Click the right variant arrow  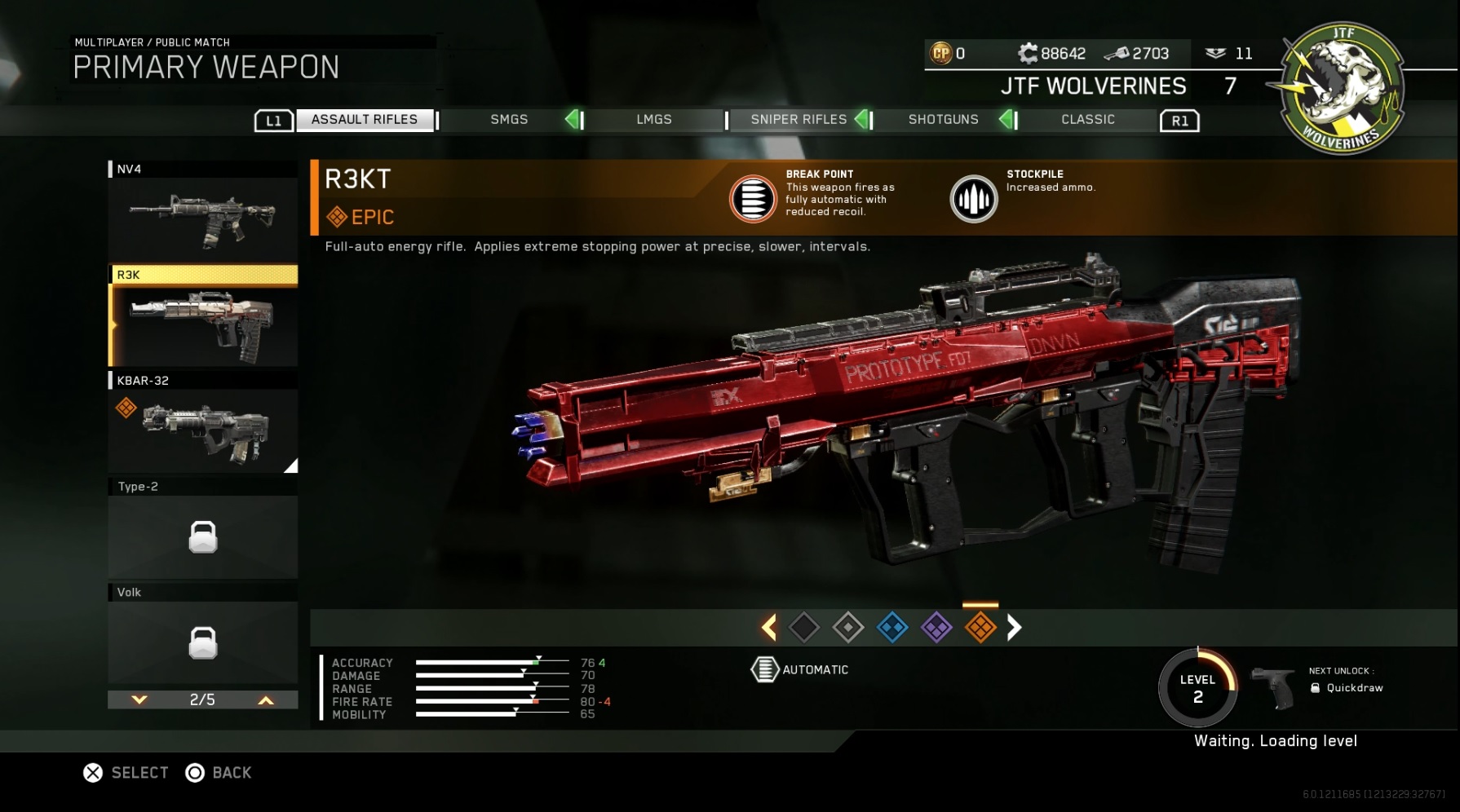pos(1014,627)
